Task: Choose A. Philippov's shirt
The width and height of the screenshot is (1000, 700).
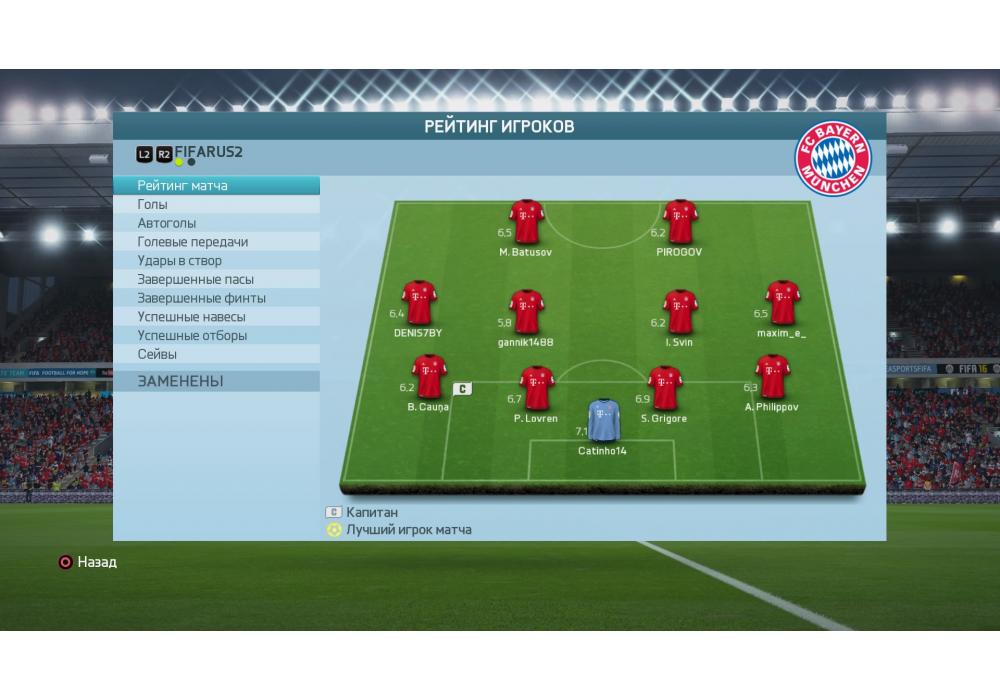Action: coord(771,378)
